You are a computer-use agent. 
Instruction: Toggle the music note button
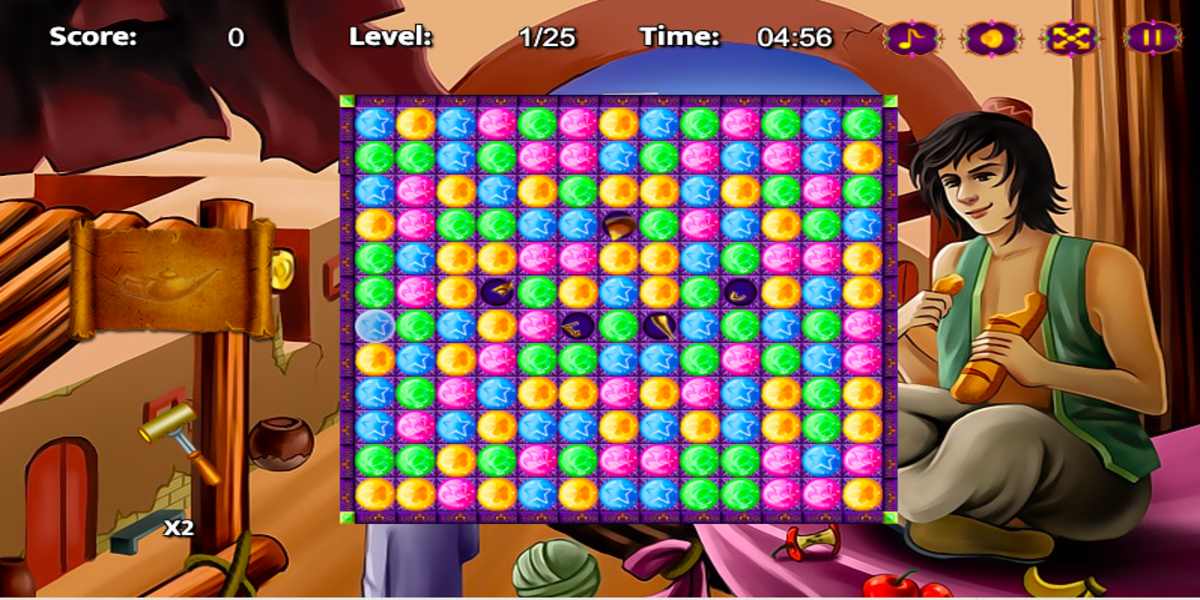click(911, 38)
